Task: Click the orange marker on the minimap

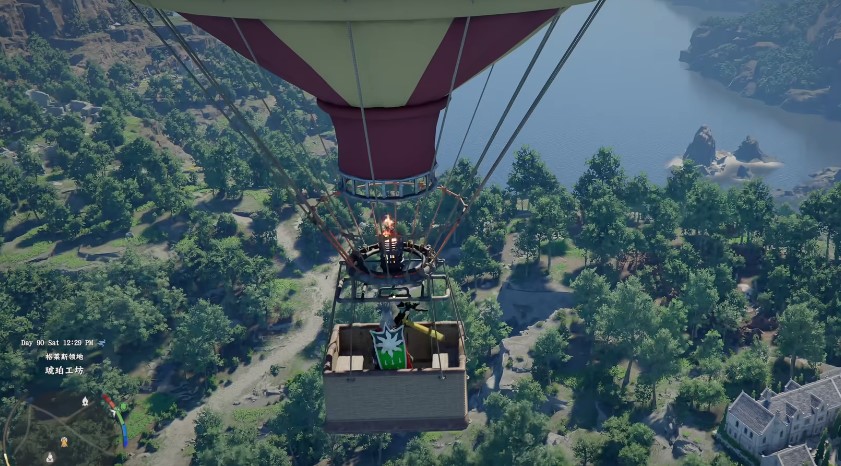Action: tap(64, 441)
